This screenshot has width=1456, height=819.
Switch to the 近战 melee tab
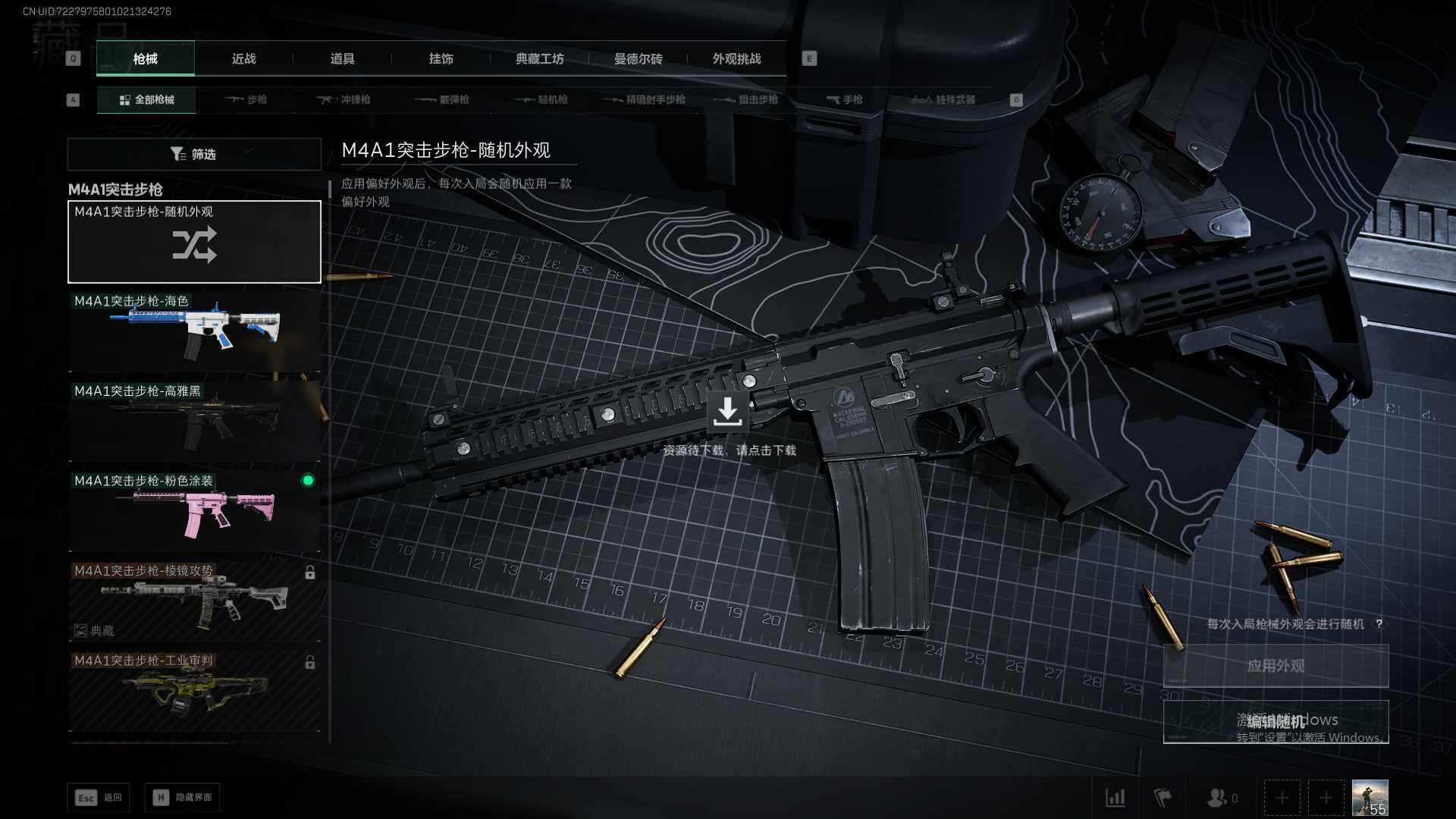[x=243, y=59]
